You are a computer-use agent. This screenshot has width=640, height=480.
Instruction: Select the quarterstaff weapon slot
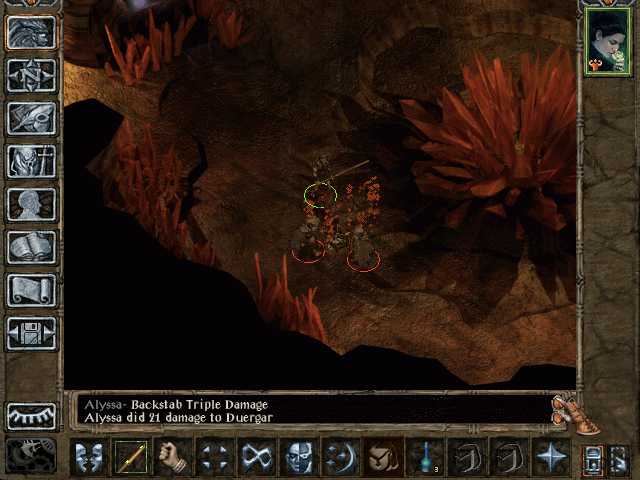click(131, 458)
